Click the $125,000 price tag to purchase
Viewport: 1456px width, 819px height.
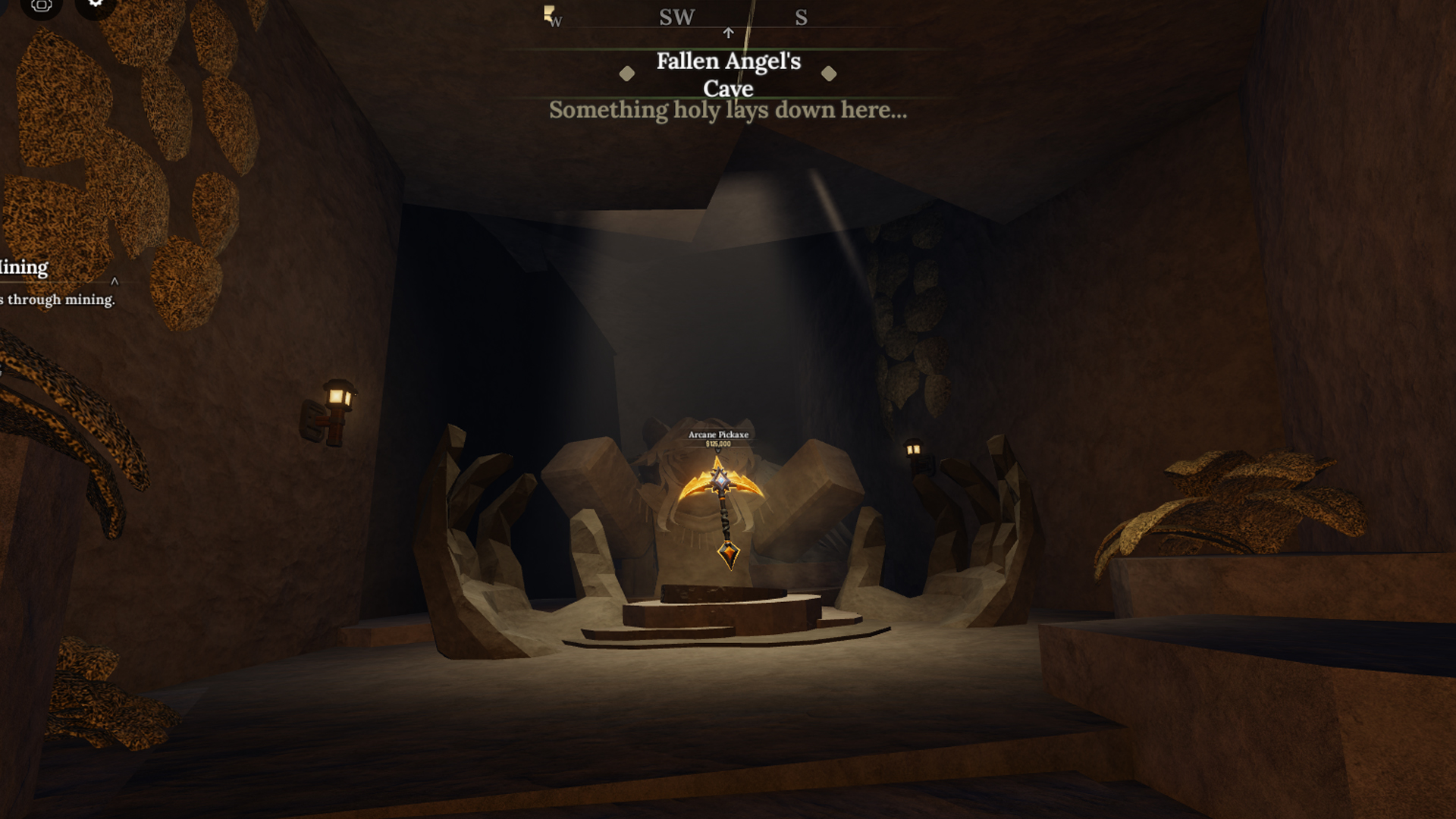tap(718, 444)
